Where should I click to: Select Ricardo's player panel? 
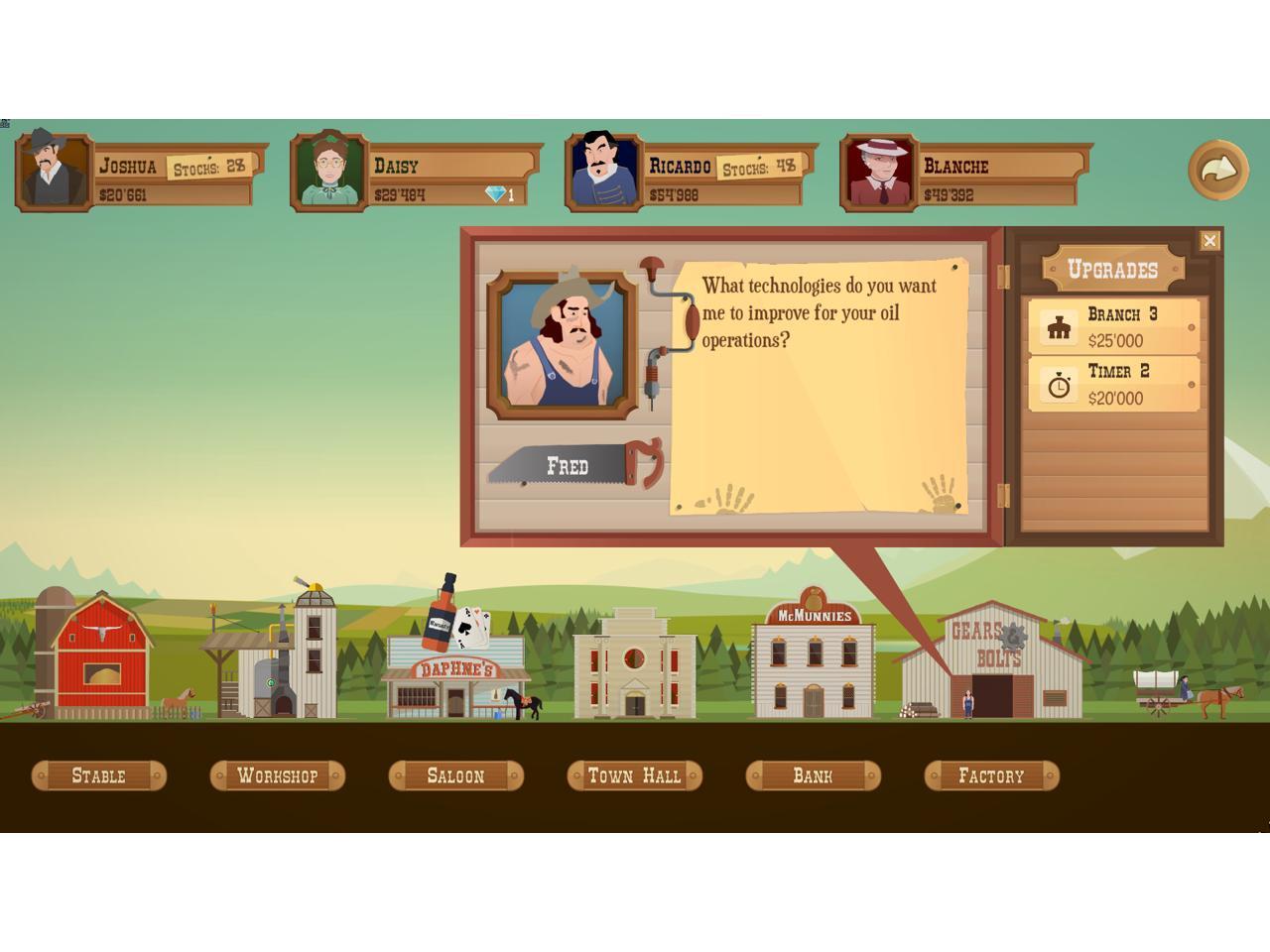692,171
